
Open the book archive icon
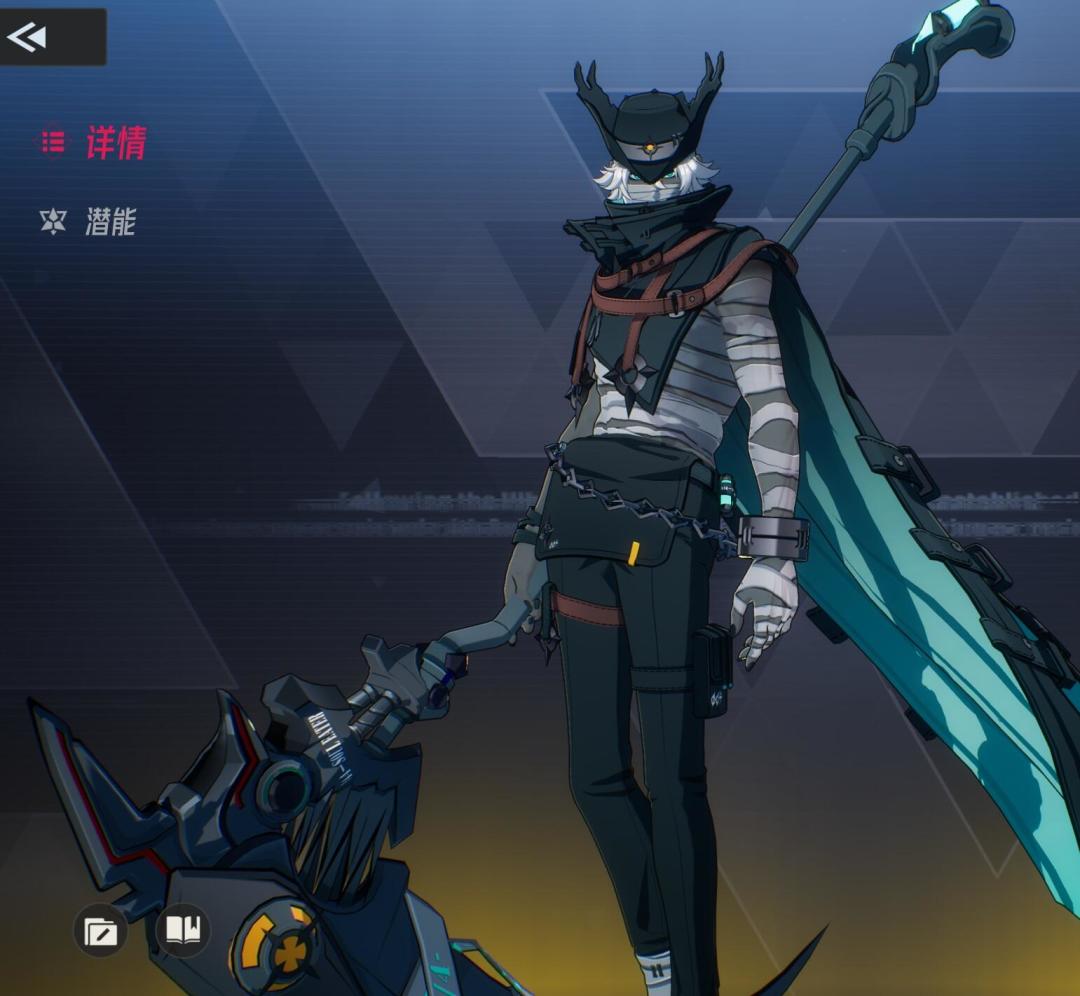(x=183, y=931)
